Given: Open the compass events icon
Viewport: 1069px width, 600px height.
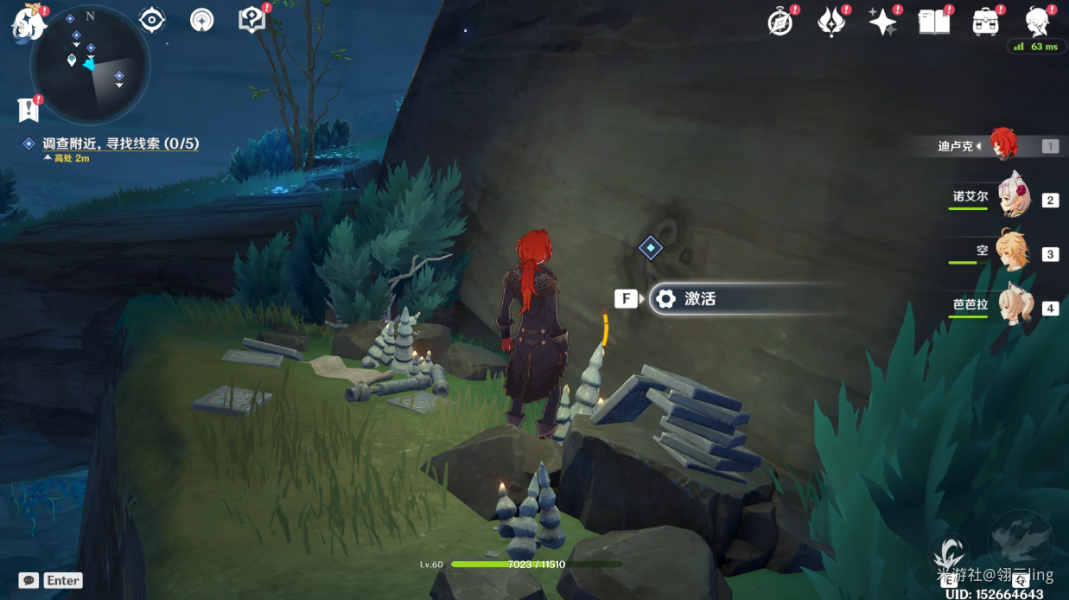Looking at the screenshot, I should (780, 21).
